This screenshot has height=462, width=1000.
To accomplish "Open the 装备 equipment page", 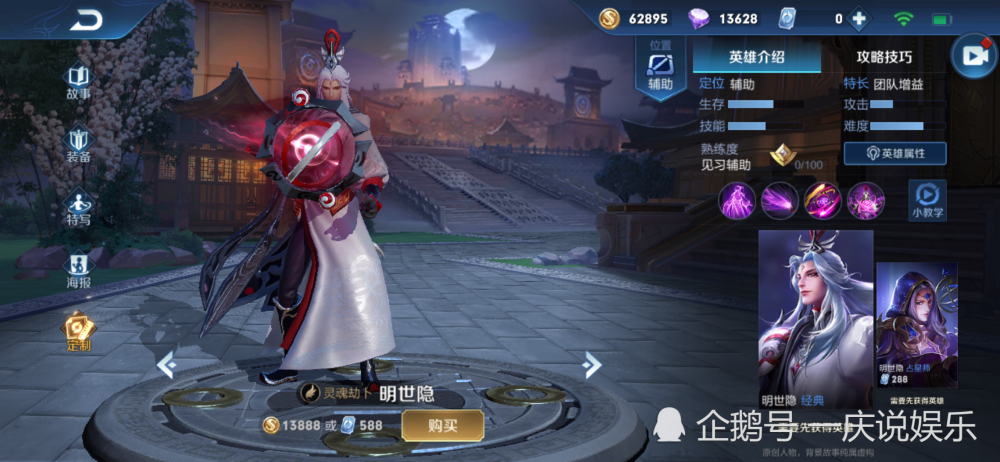I will click(78, 144).
